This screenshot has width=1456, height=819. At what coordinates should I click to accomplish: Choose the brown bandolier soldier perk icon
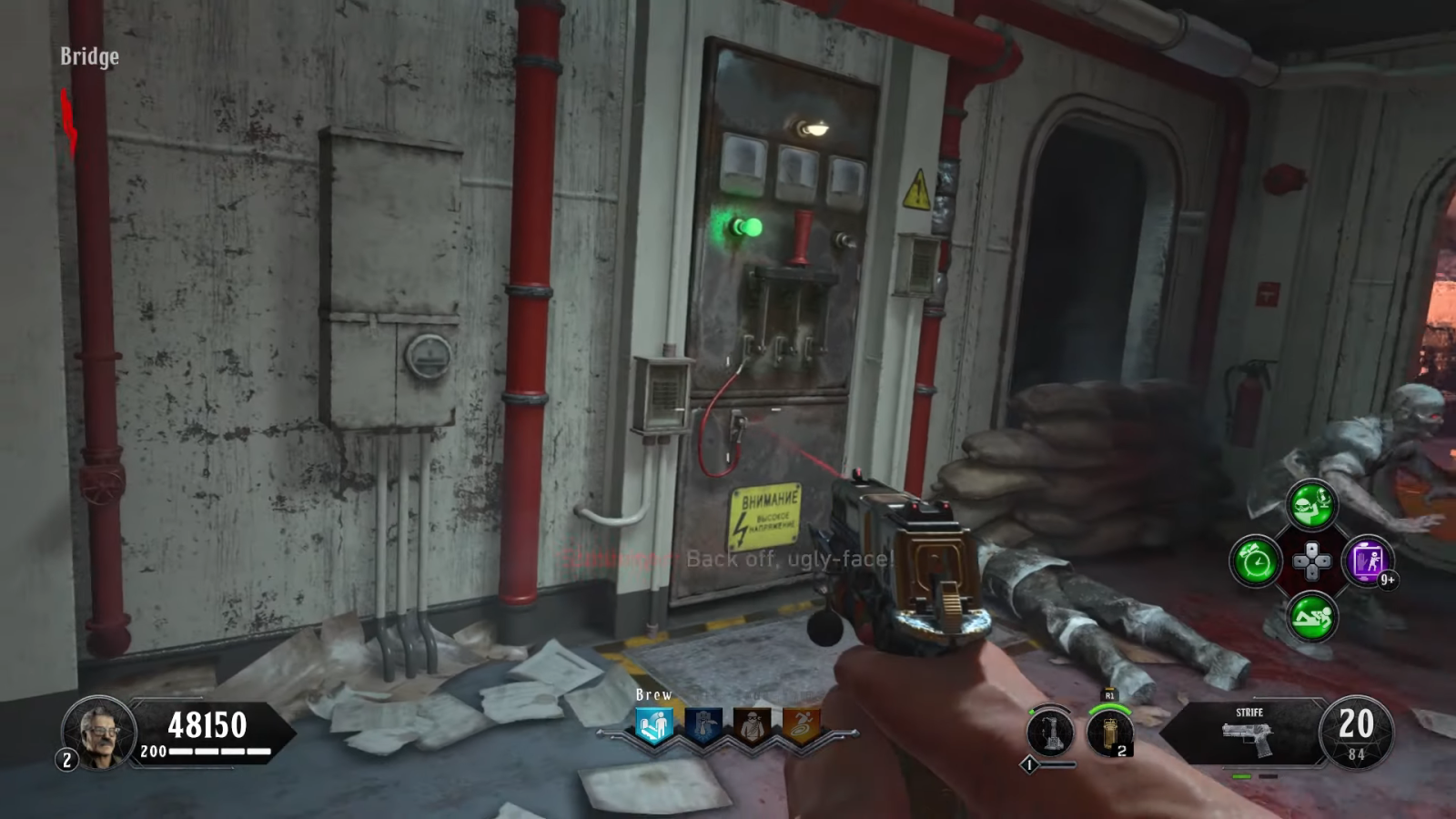(x=753, y=727)
